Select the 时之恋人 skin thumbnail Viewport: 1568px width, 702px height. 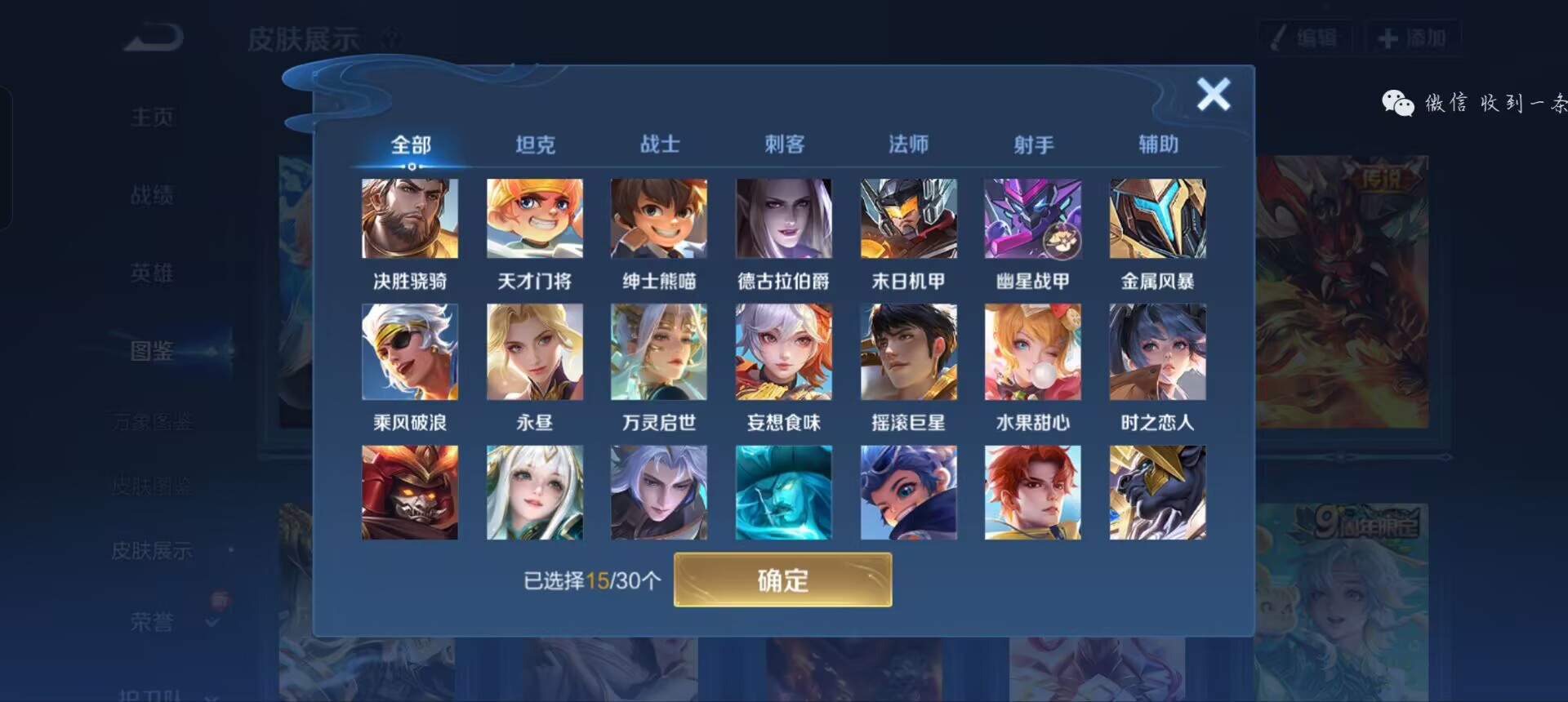point(1157,352)
